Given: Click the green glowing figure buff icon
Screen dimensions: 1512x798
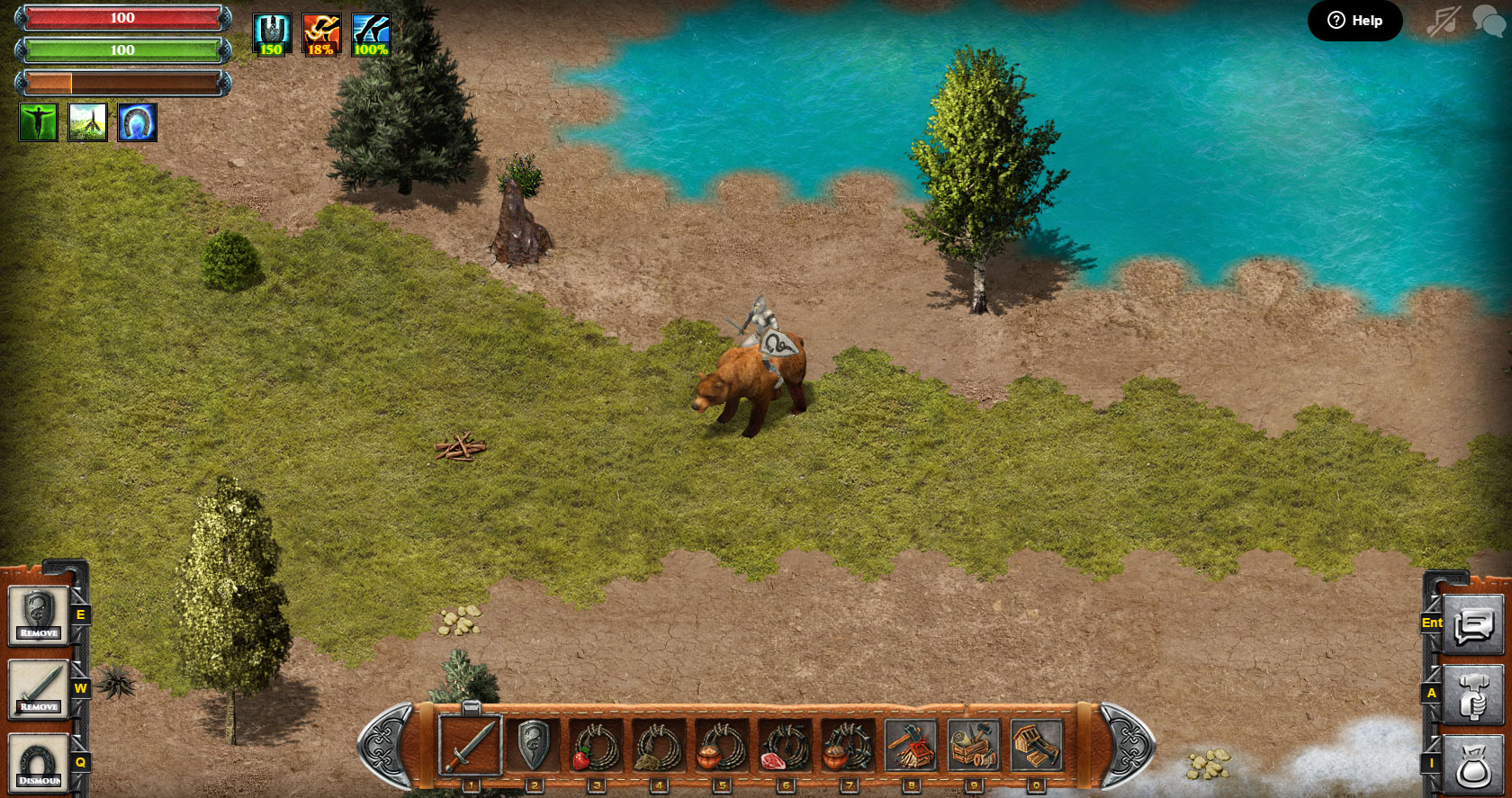Looking at the screenshot, I should (x=39, y=122).
